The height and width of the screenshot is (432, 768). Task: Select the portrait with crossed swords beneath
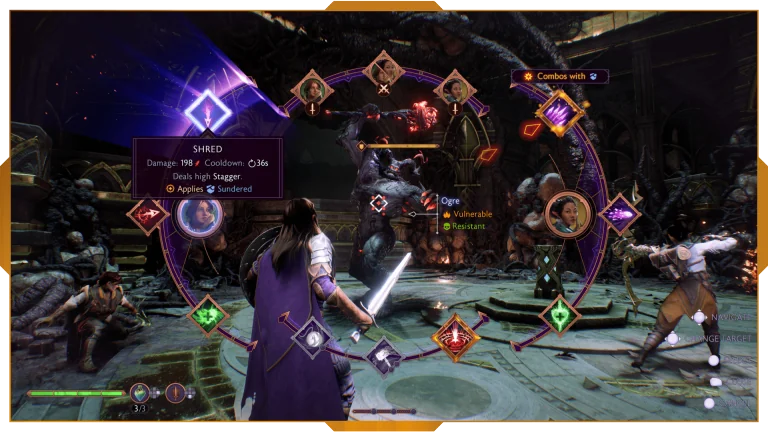coord(382,69)
